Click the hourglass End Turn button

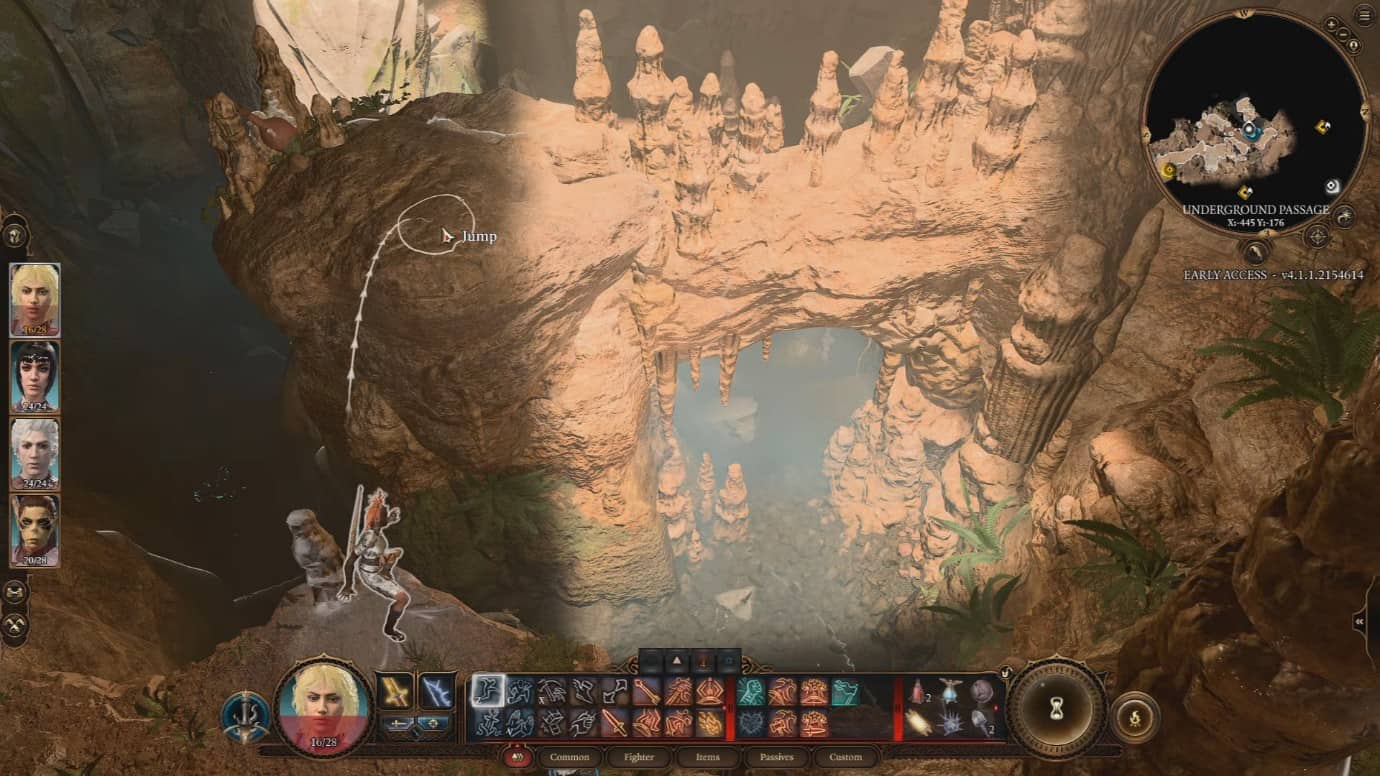(1055, 708)
